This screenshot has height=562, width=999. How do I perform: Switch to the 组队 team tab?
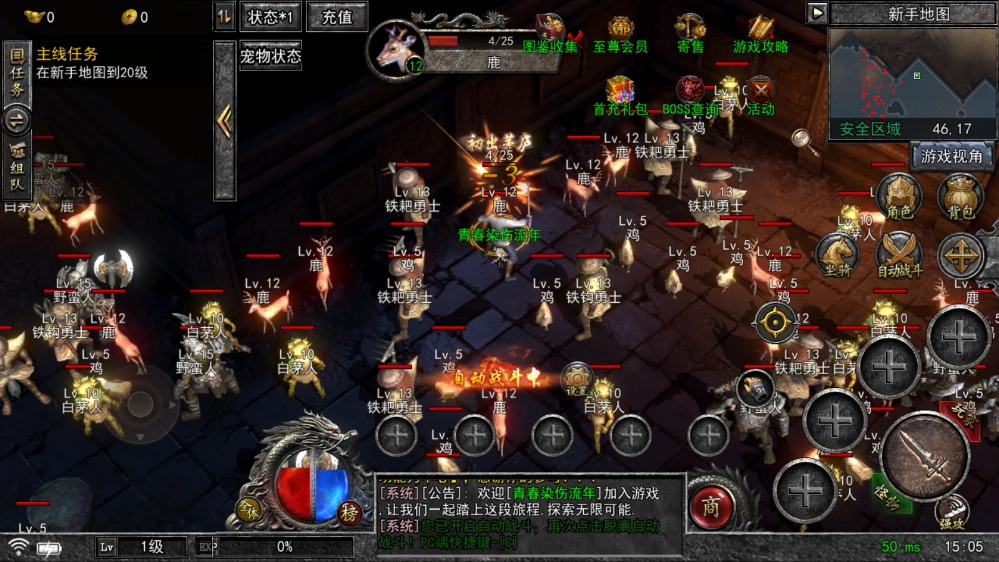coord(17,166)
